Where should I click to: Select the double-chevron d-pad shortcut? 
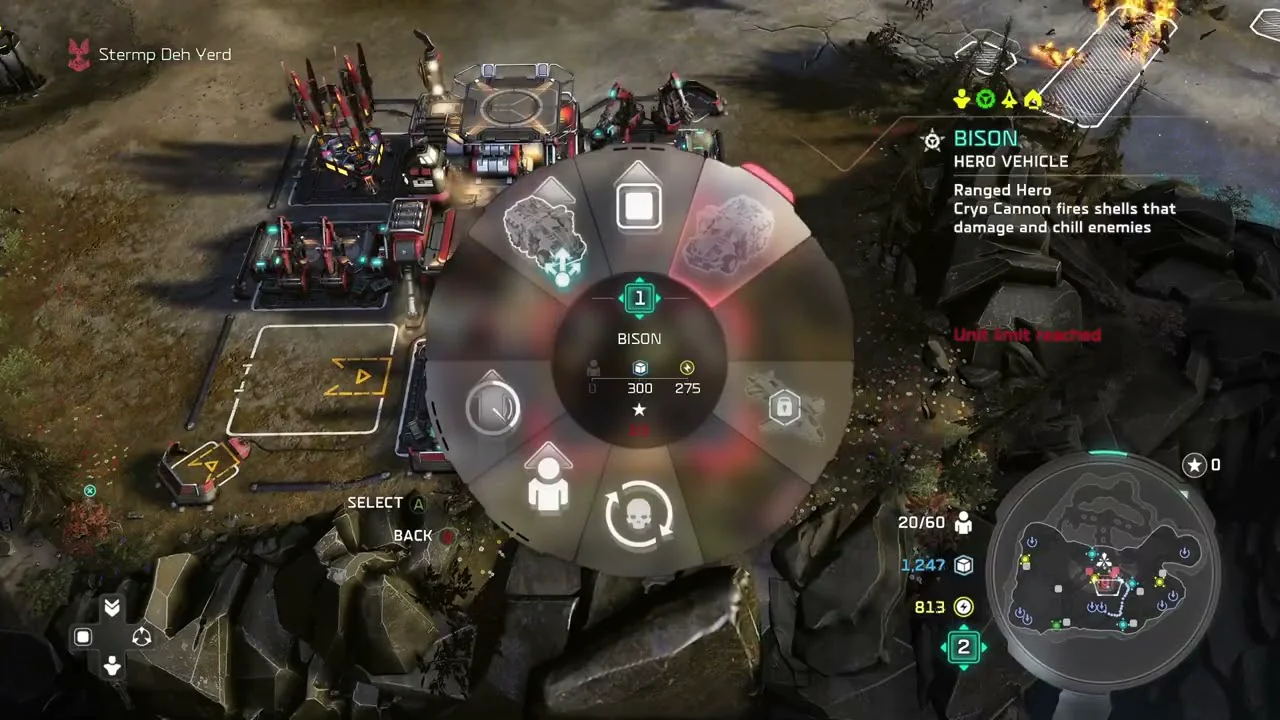click(112, 608)
